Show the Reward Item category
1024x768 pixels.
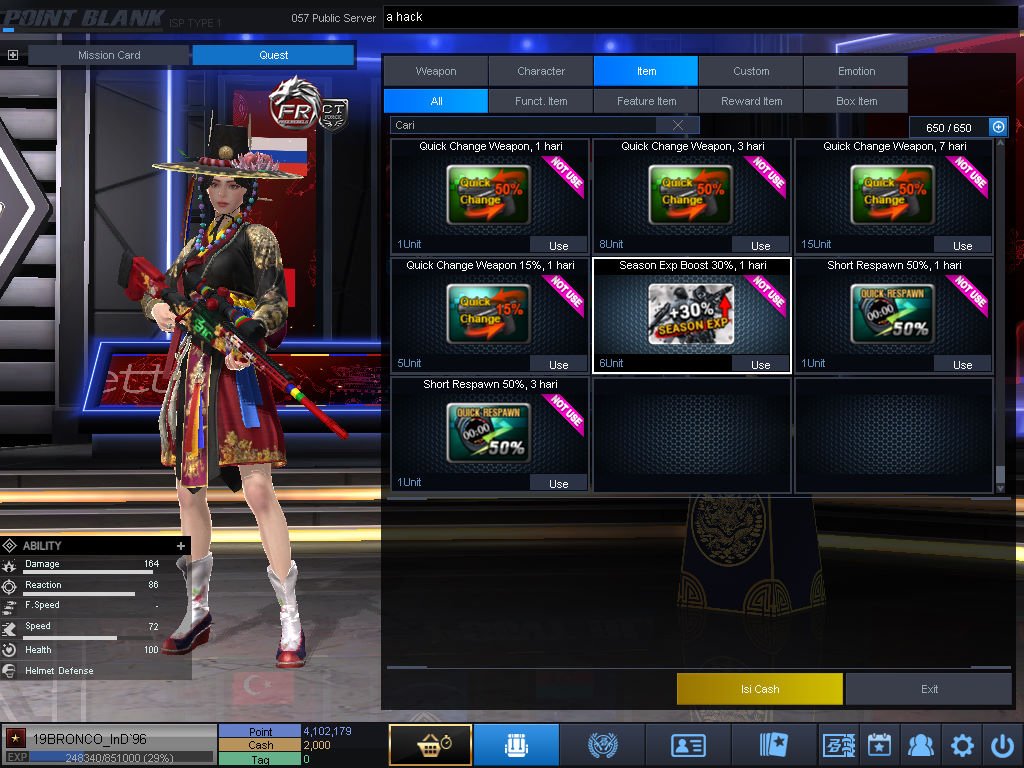751,101
